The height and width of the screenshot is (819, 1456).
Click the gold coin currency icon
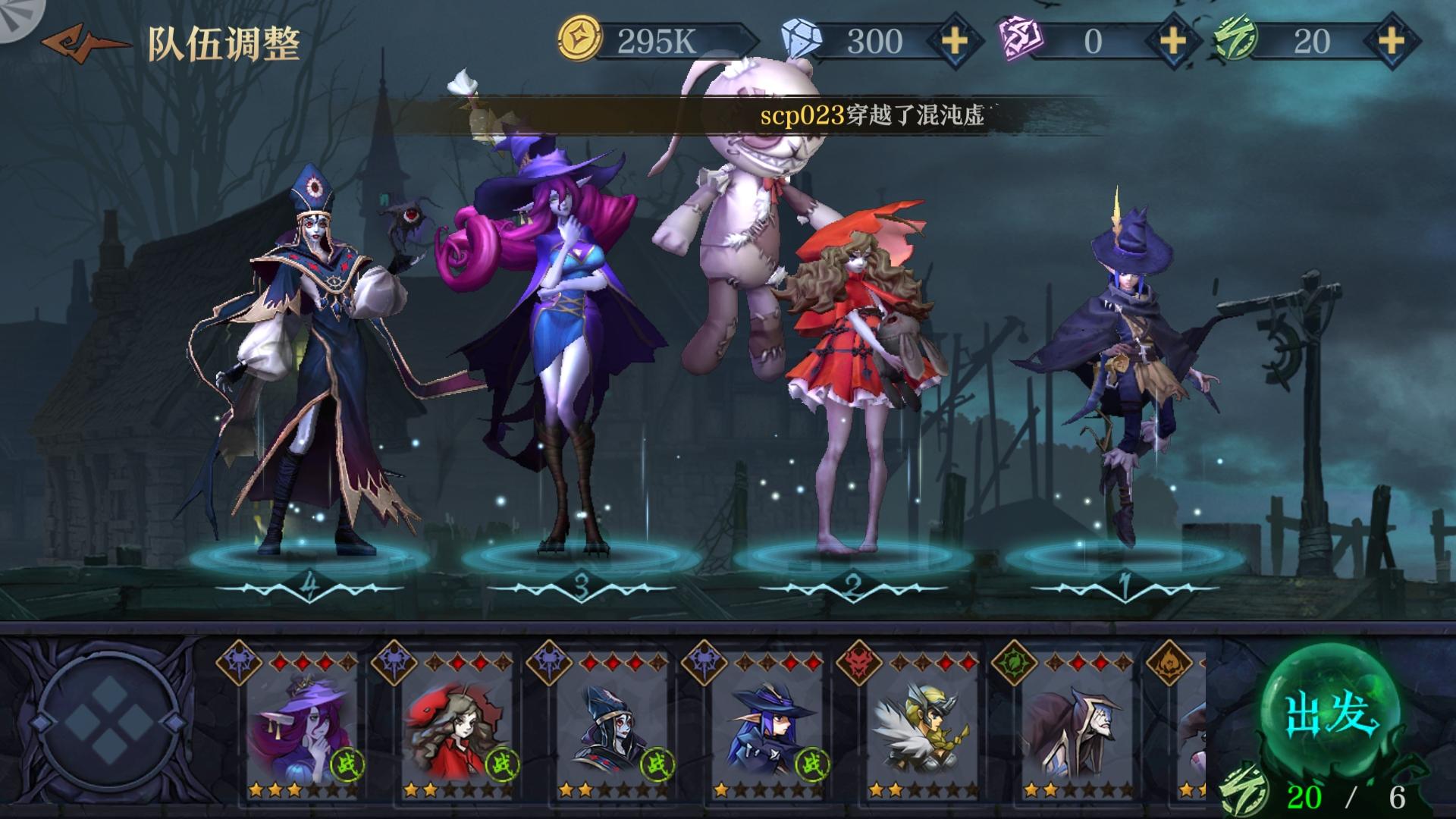[580, 39]
